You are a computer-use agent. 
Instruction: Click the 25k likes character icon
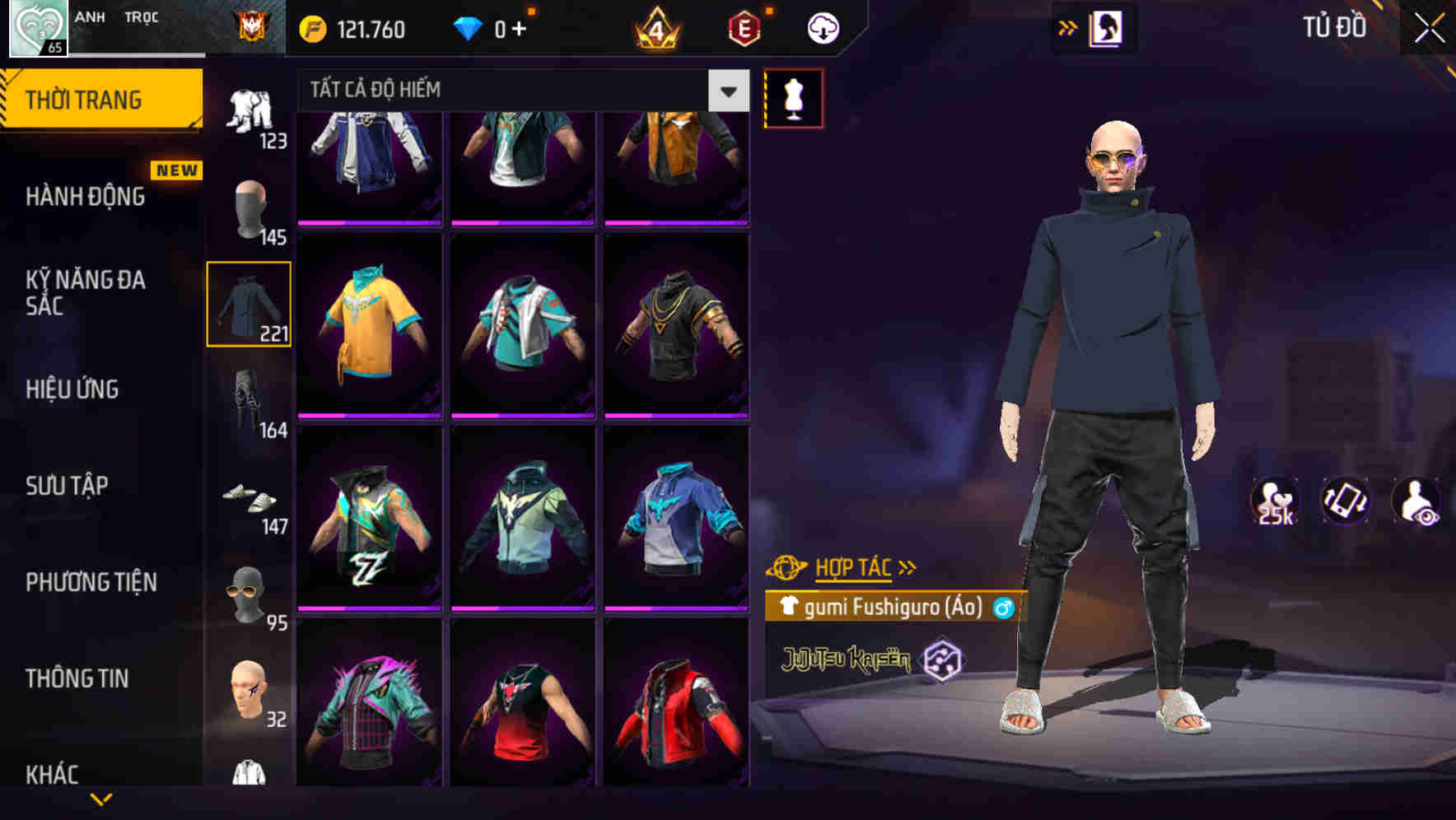(1275, 504)
